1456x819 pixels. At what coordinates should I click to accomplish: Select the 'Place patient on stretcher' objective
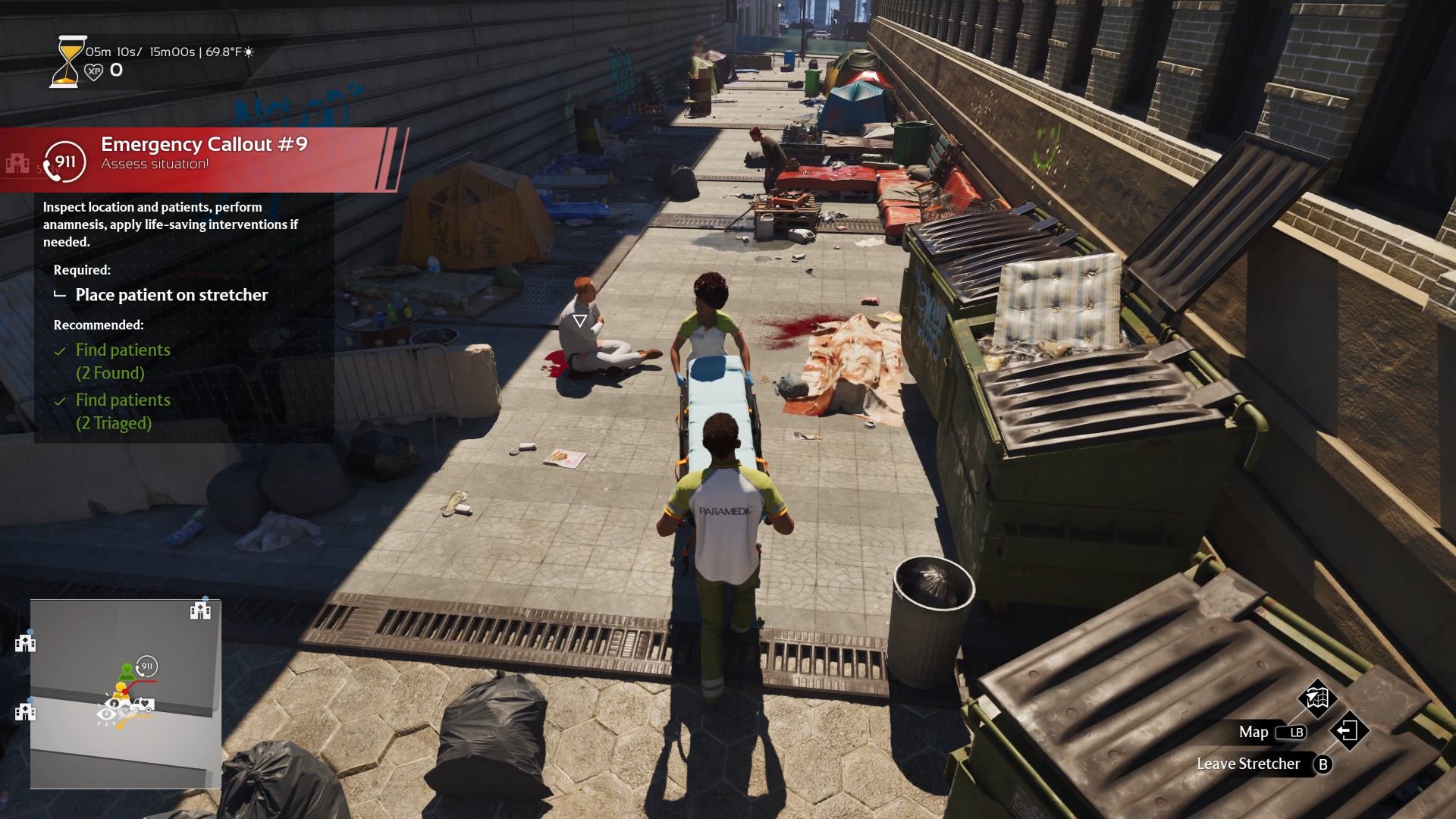click(171, 295)
